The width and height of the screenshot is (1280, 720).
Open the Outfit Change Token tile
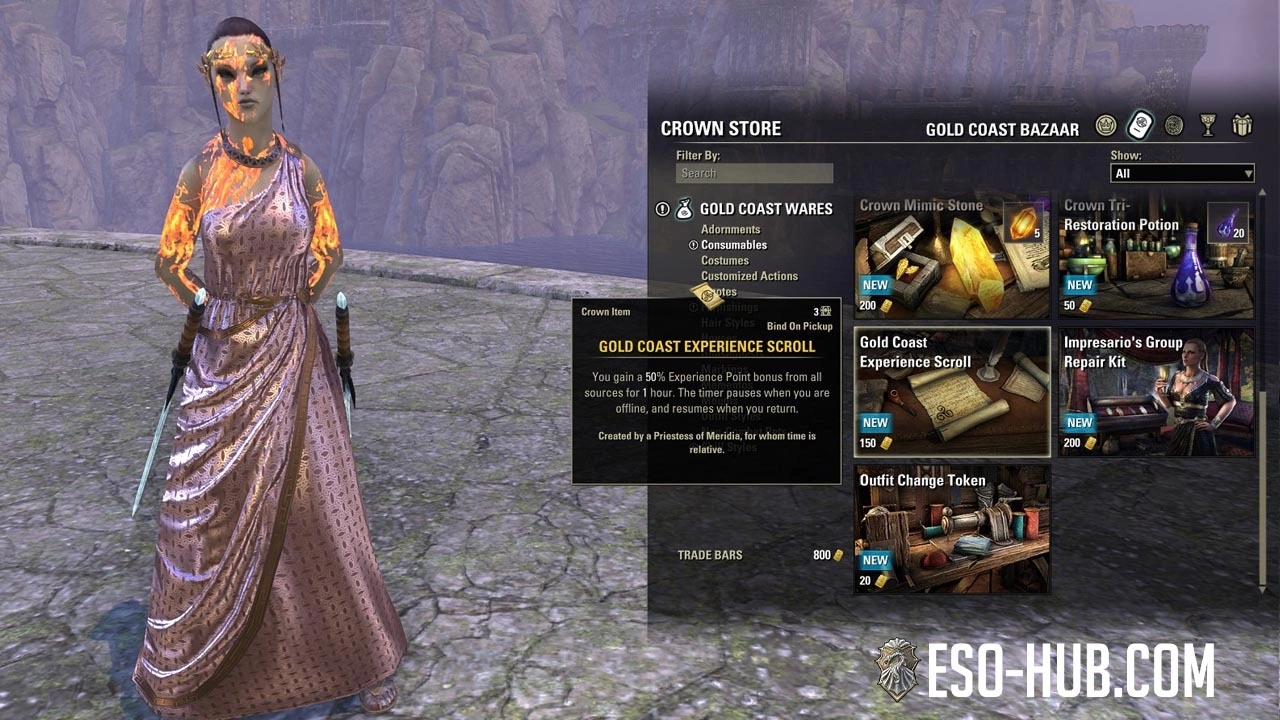(952, 529)
